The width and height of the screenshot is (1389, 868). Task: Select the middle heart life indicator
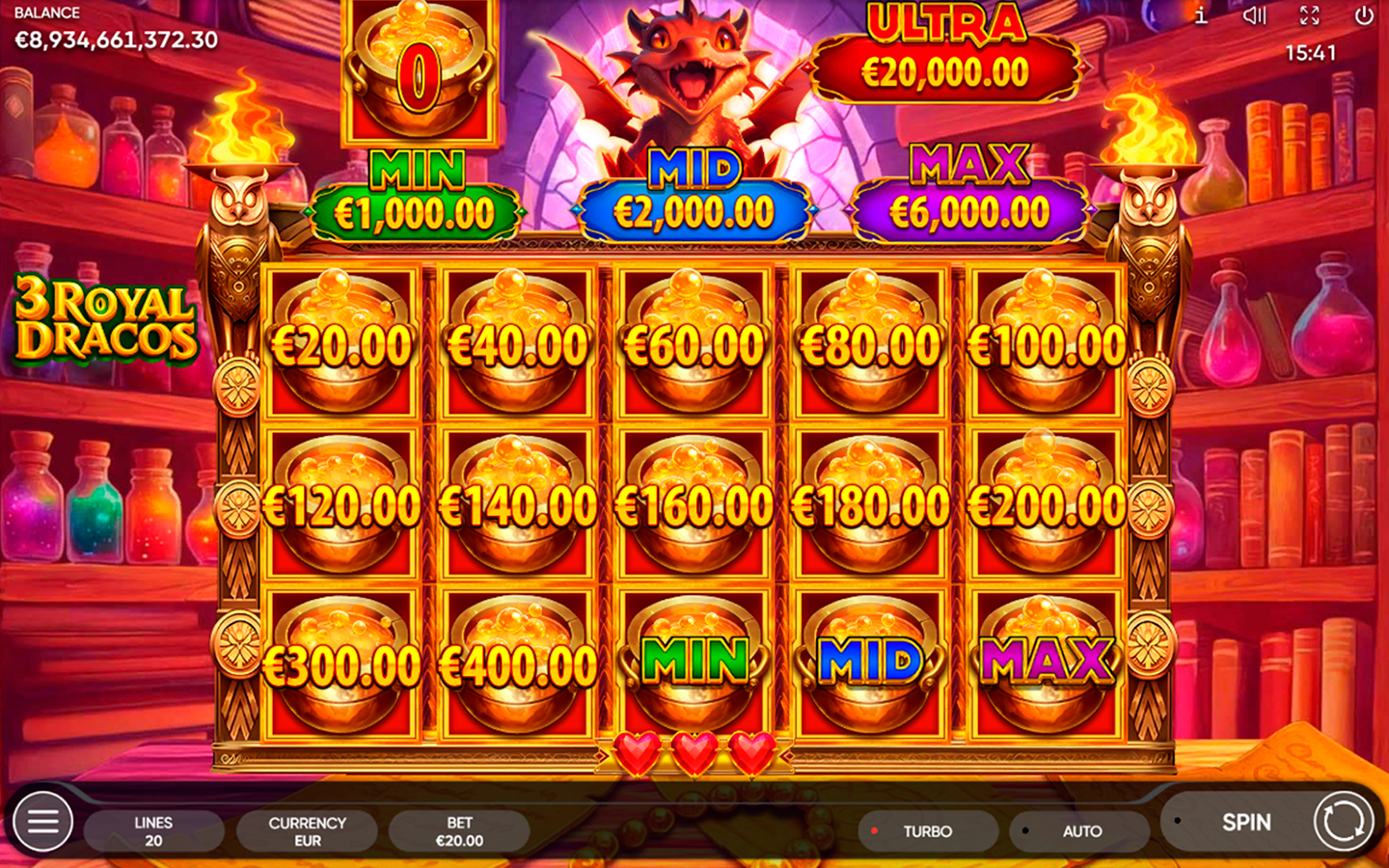[x=694, y=752]
